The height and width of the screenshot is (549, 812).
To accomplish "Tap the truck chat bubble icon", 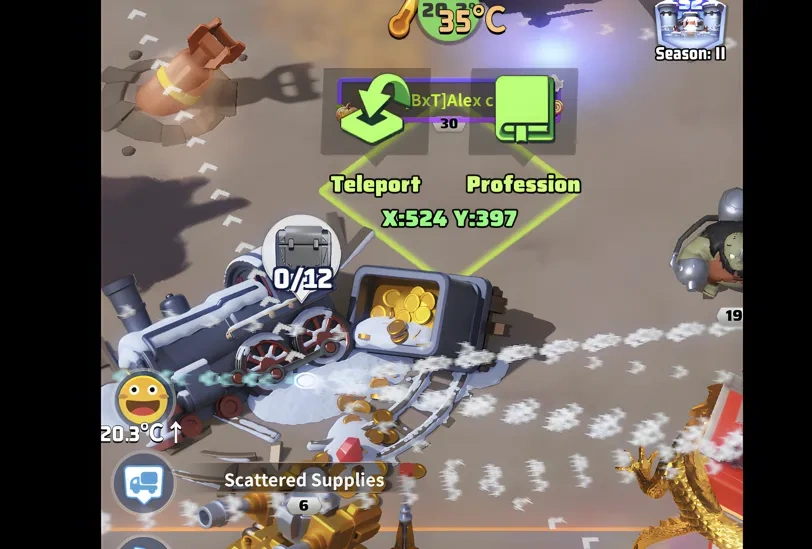I will (x=144, y=484).
